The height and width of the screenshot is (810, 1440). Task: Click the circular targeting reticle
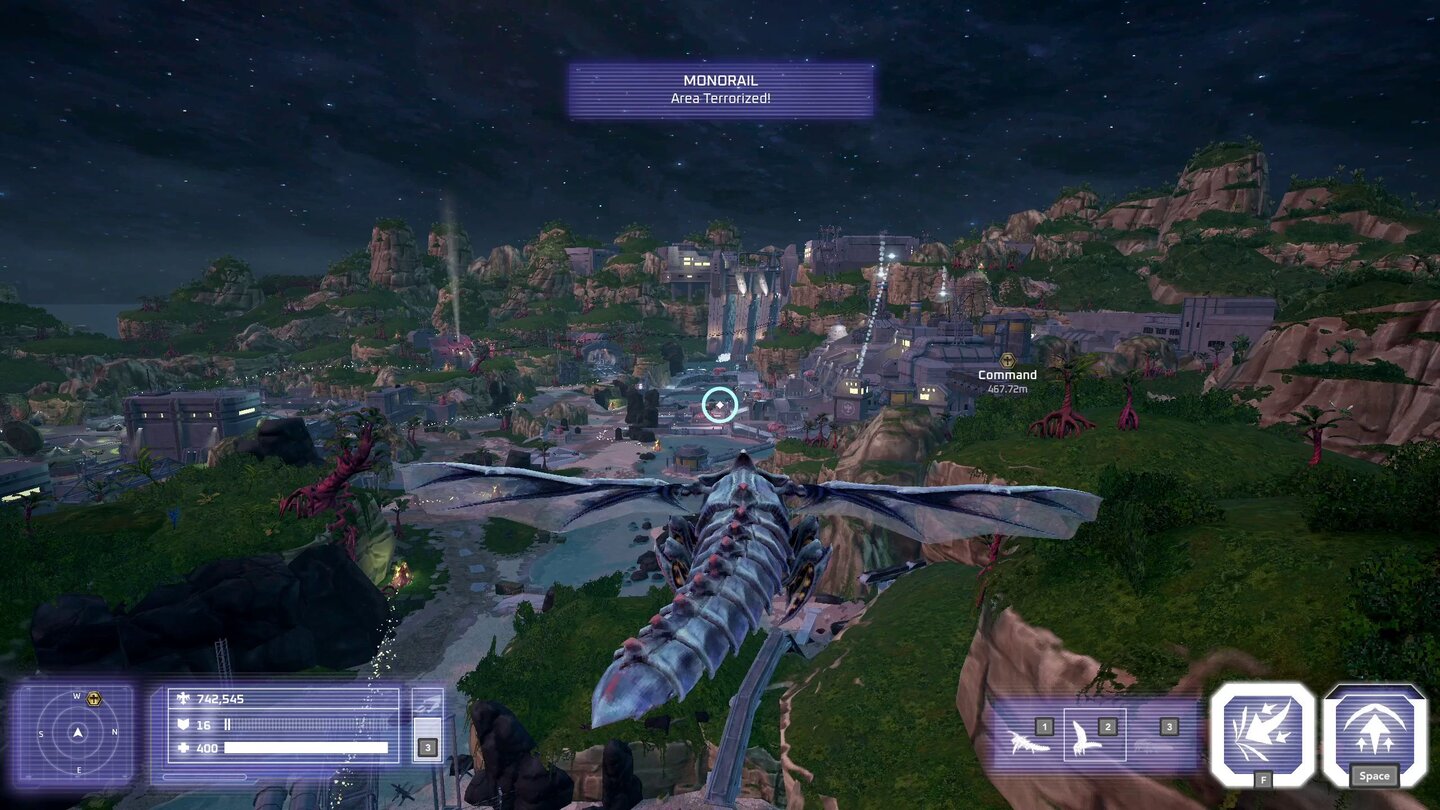click(x=719, y=404)
